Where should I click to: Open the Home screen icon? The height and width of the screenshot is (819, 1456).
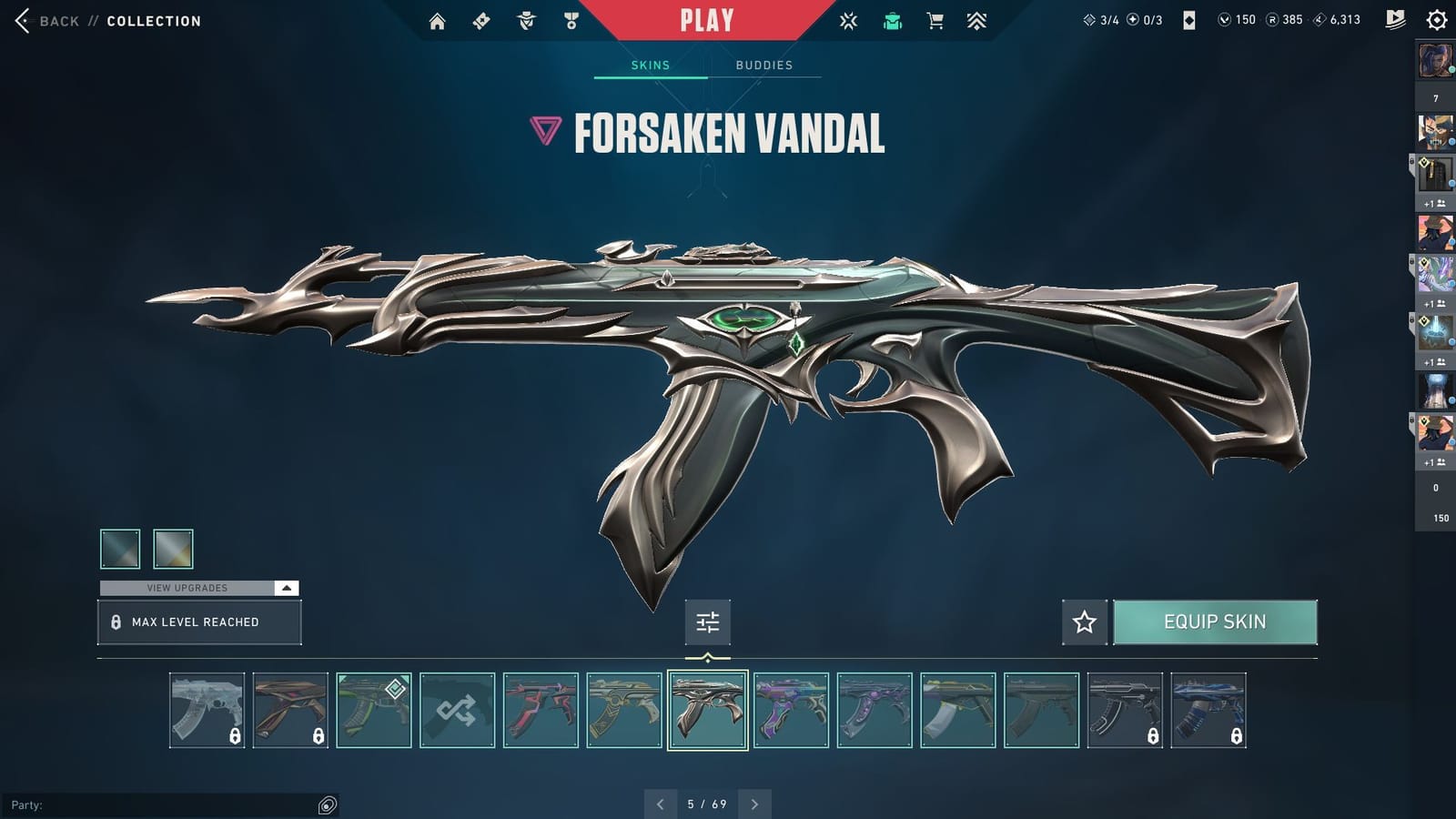(437, 20)
